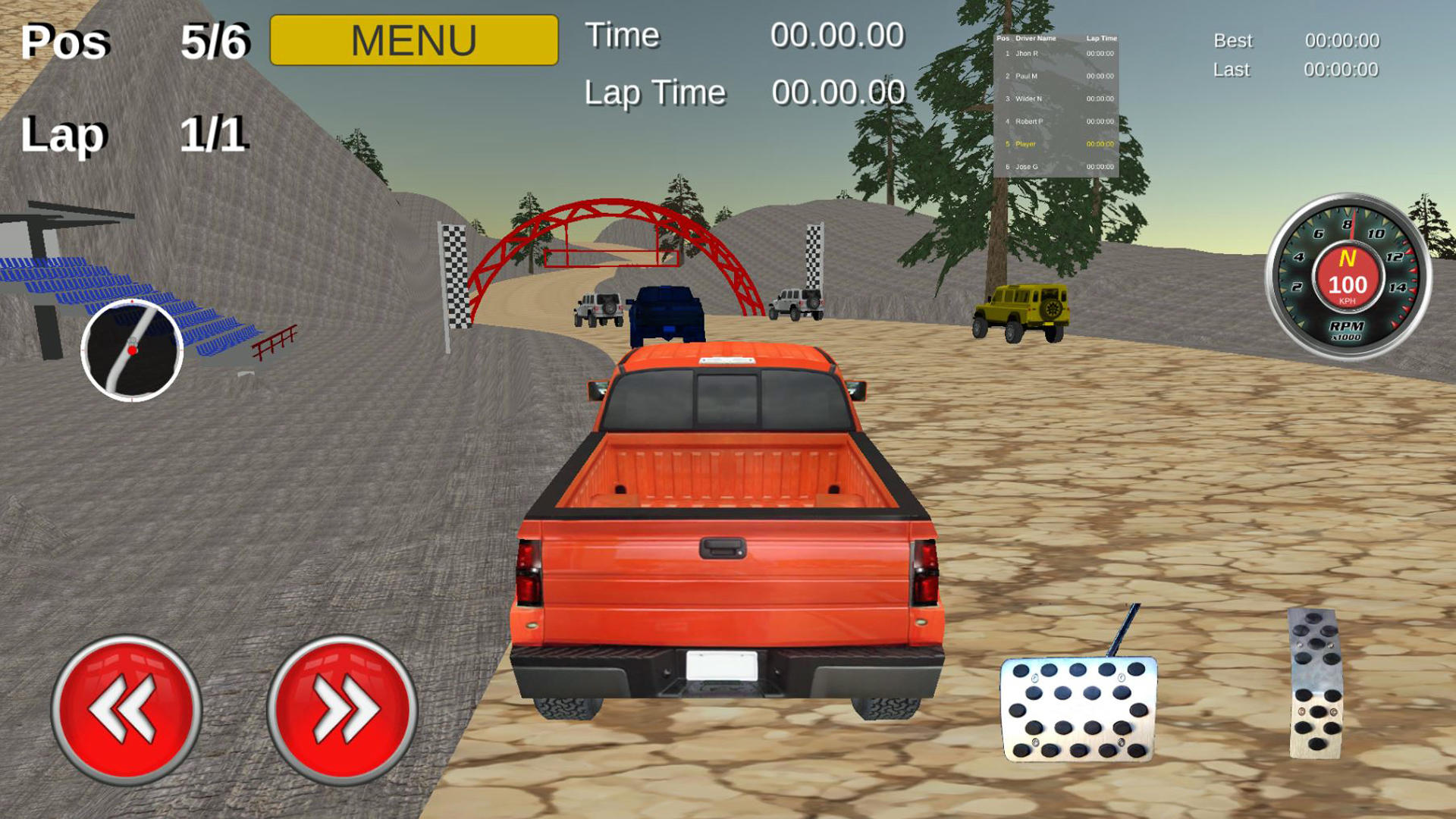Tap the right steering arrow button
Screen dimensions: 1456x819
click(345, 709)
